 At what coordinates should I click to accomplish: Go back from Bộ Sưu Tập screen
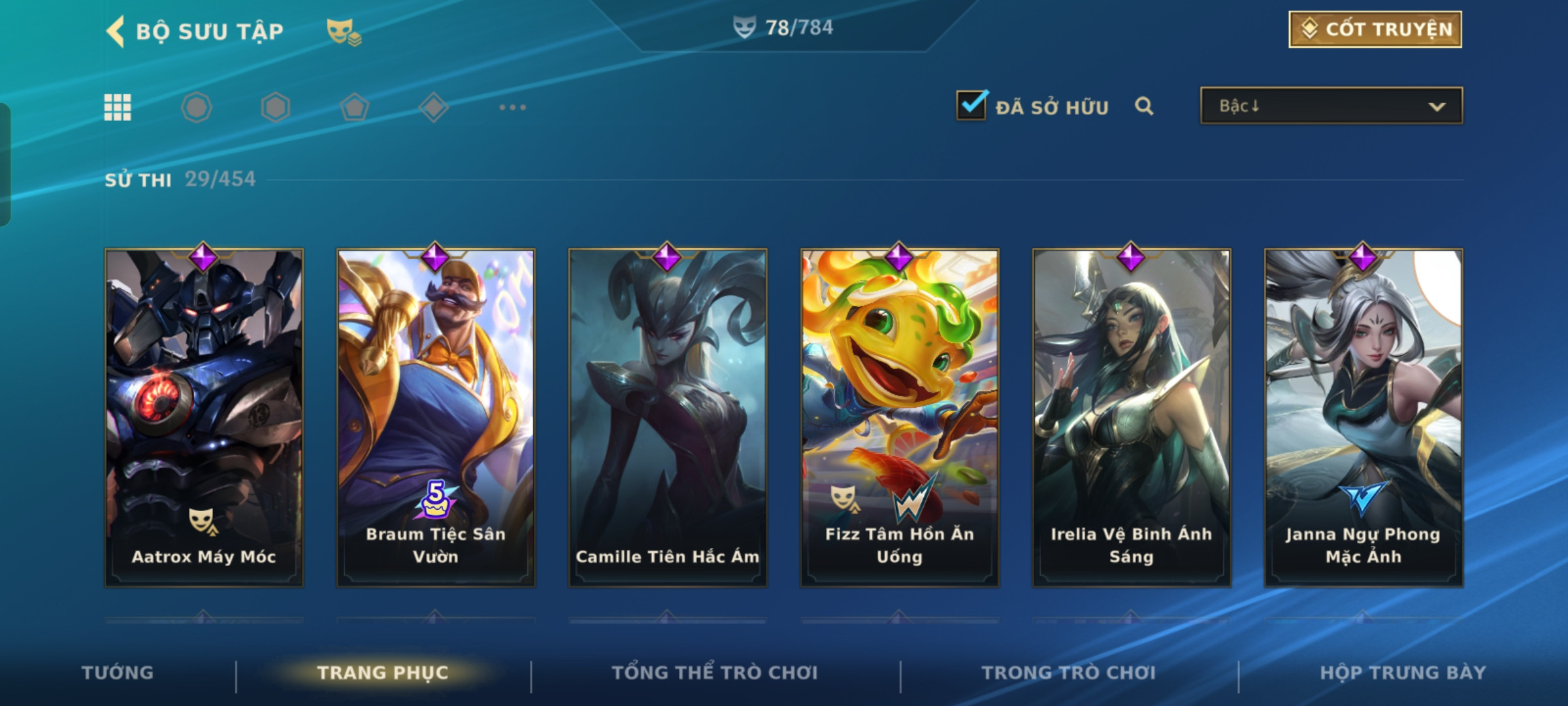coord(116,31)
